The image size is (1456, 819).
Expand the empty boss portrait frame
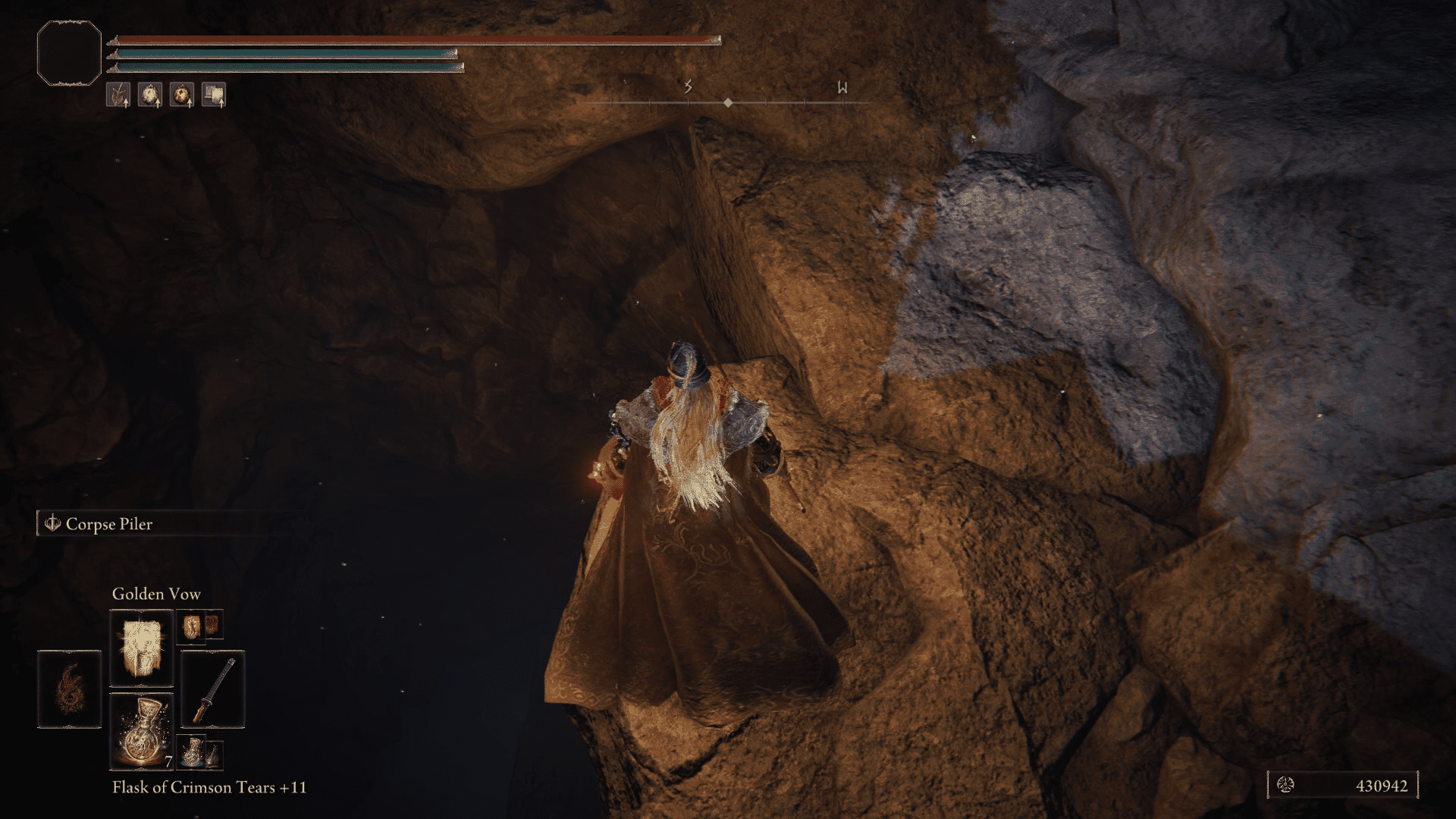tap(68, 53)
